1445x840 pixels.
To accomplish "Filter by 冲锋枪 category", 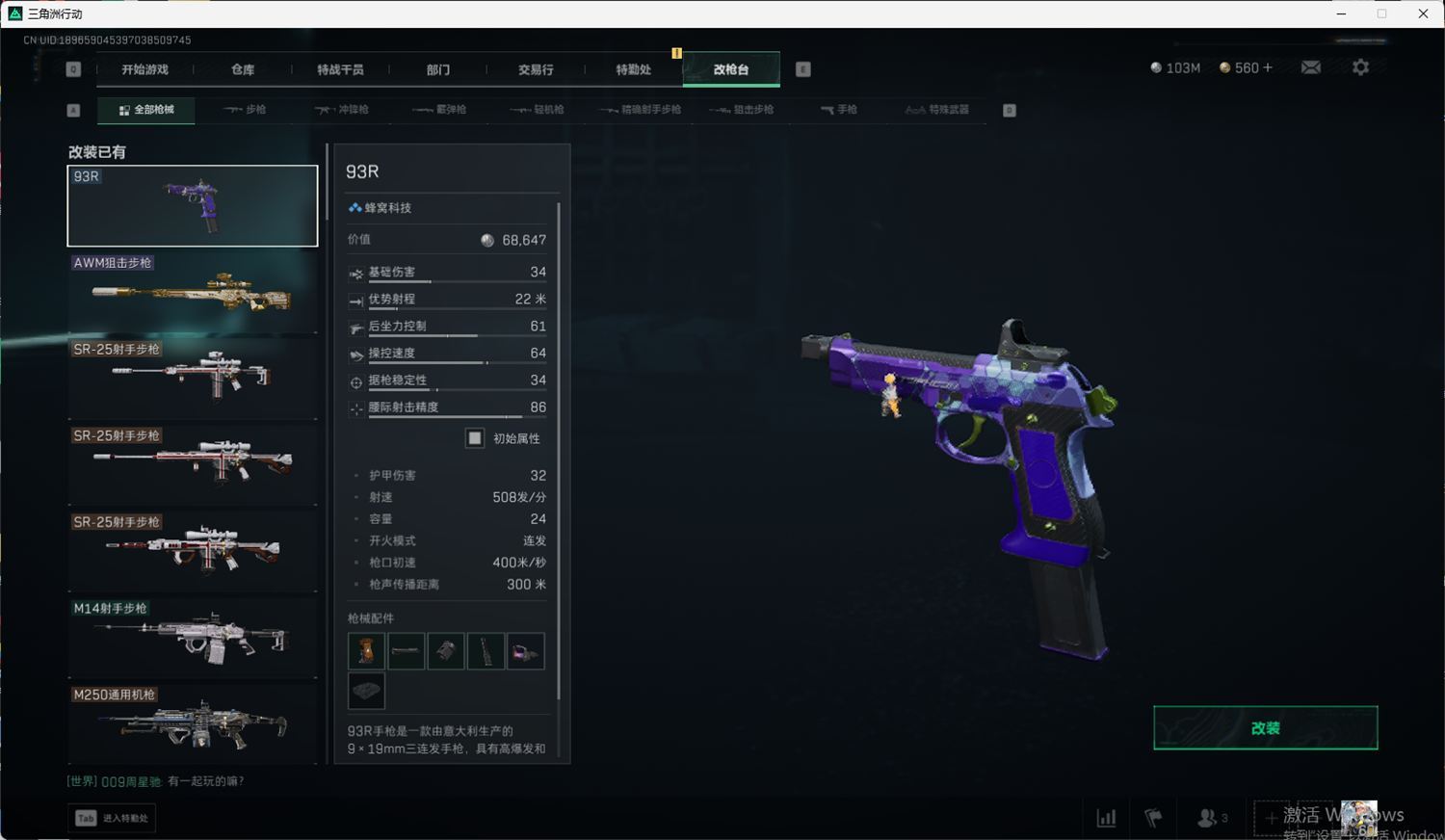I will click(342, 110).
